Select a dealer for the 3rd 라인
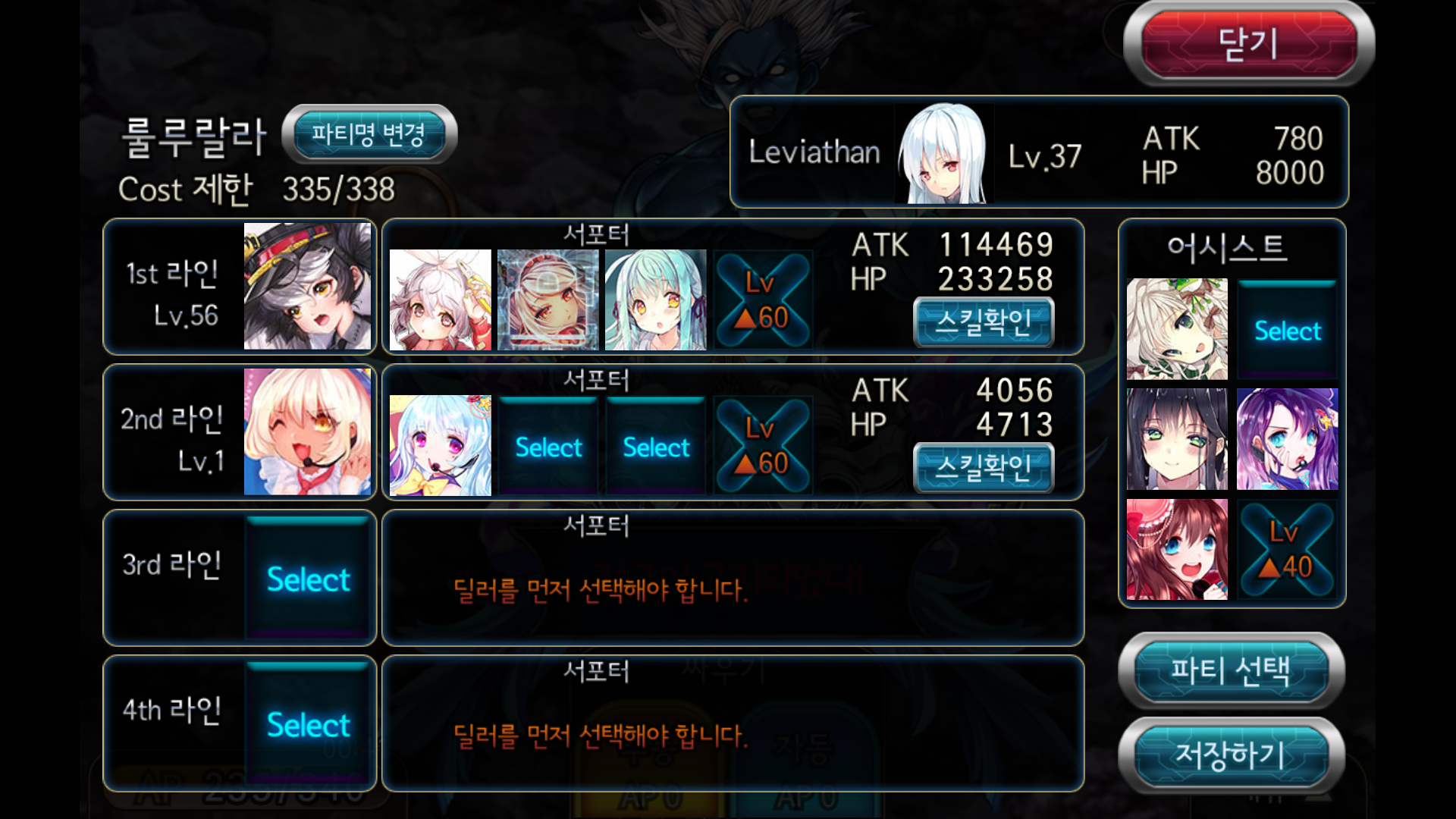Screen dimensions: 1456x819 [308, 579]
